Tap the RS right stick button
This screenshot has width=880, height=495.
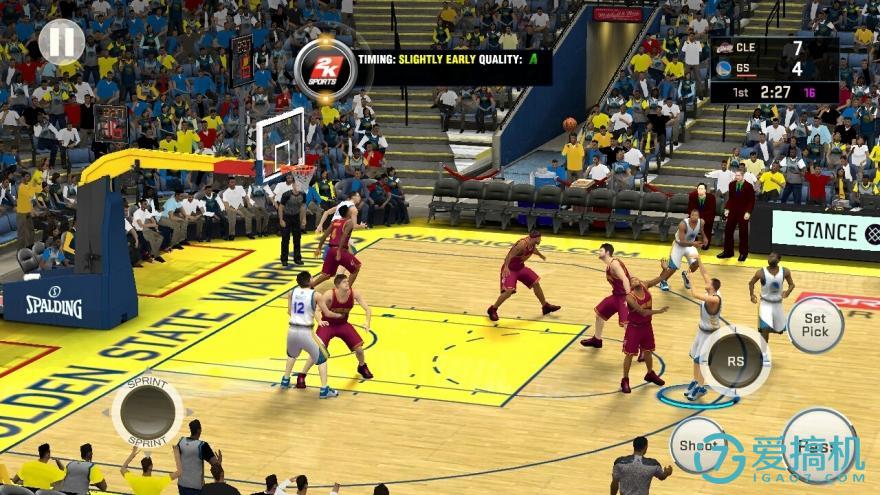(735, 360)
